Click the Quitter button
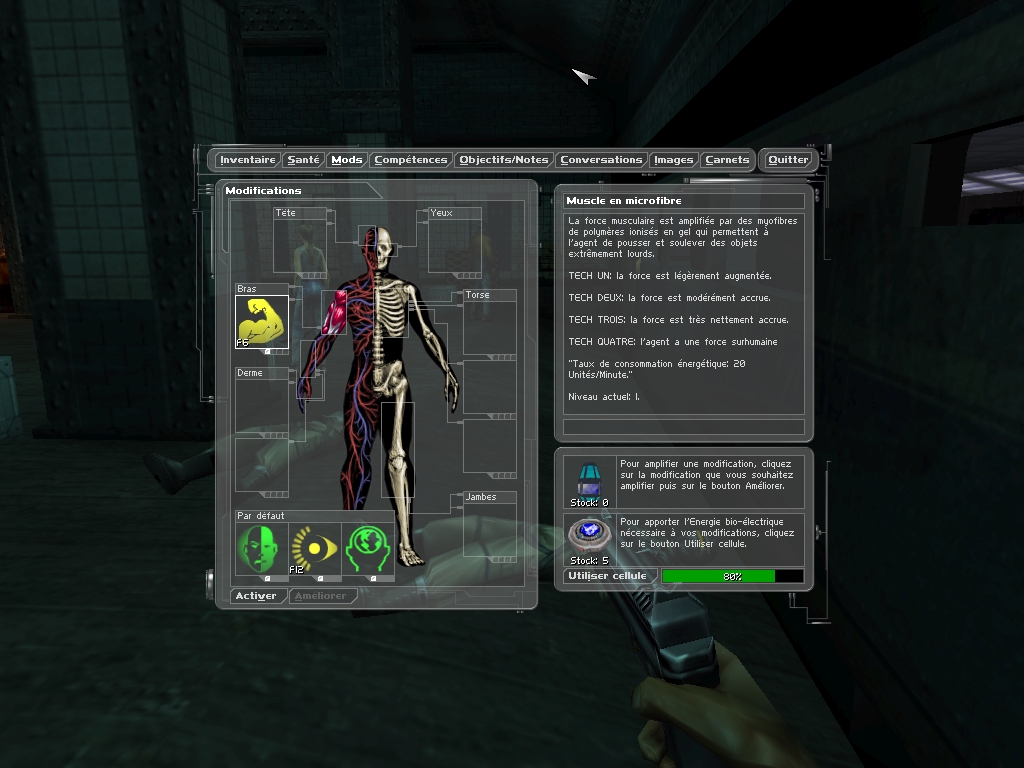Screen dimensions: 1024x768 [x=788, y=160]
